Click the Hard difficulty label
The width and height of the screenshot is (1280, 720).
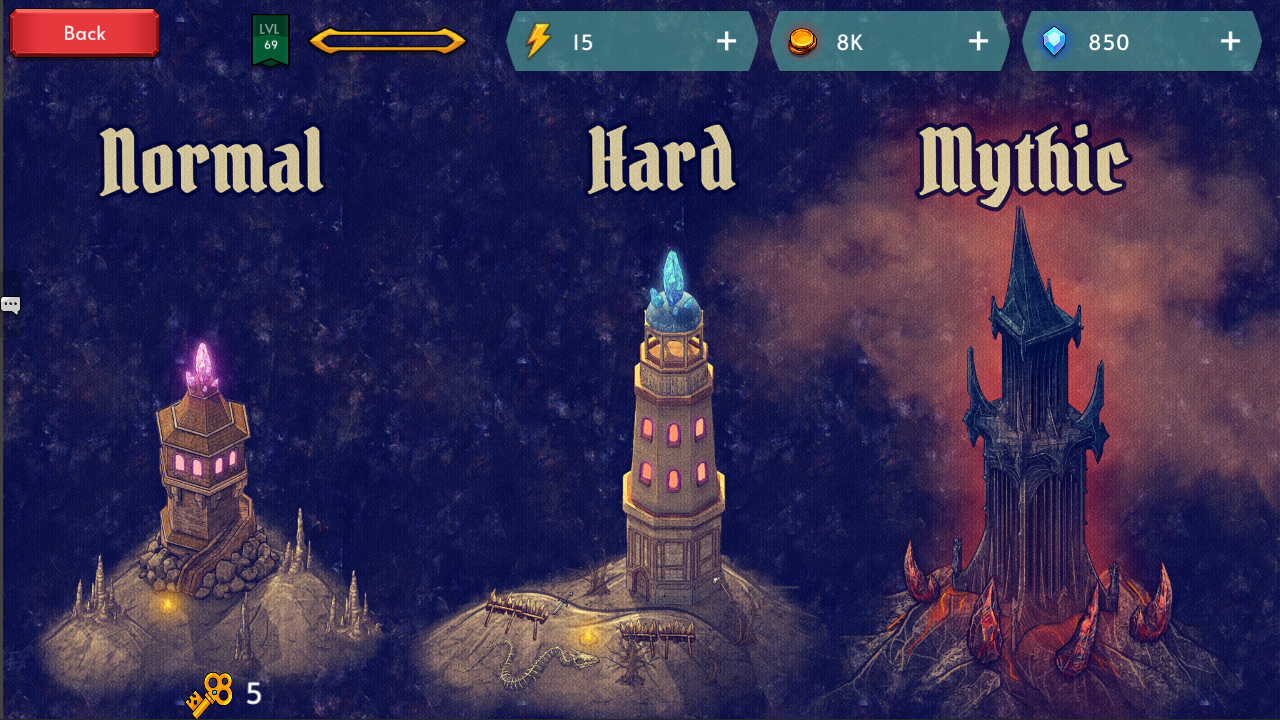click(664, 157)
